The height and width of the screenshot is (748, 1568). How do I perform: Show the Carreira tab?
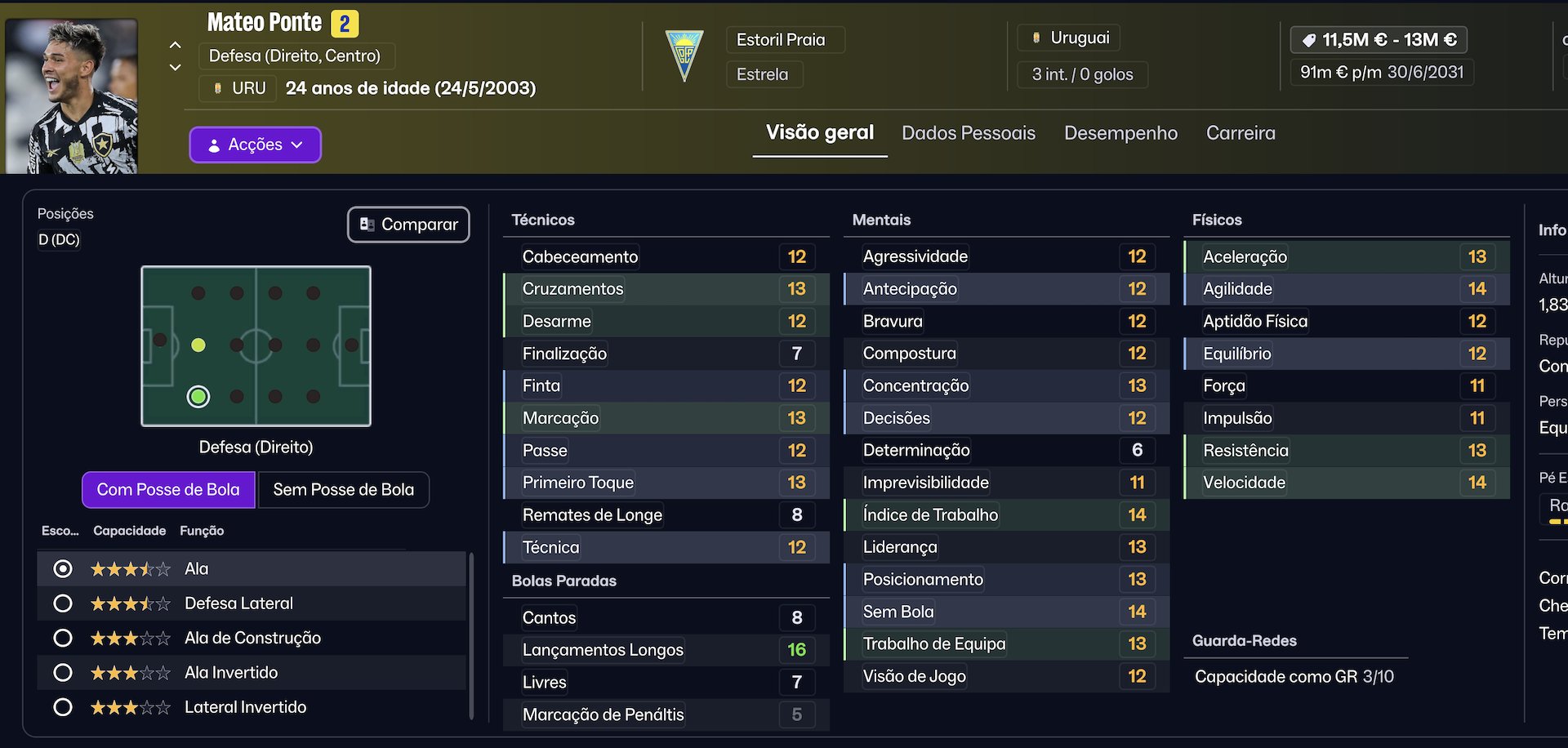[1241, 133]
